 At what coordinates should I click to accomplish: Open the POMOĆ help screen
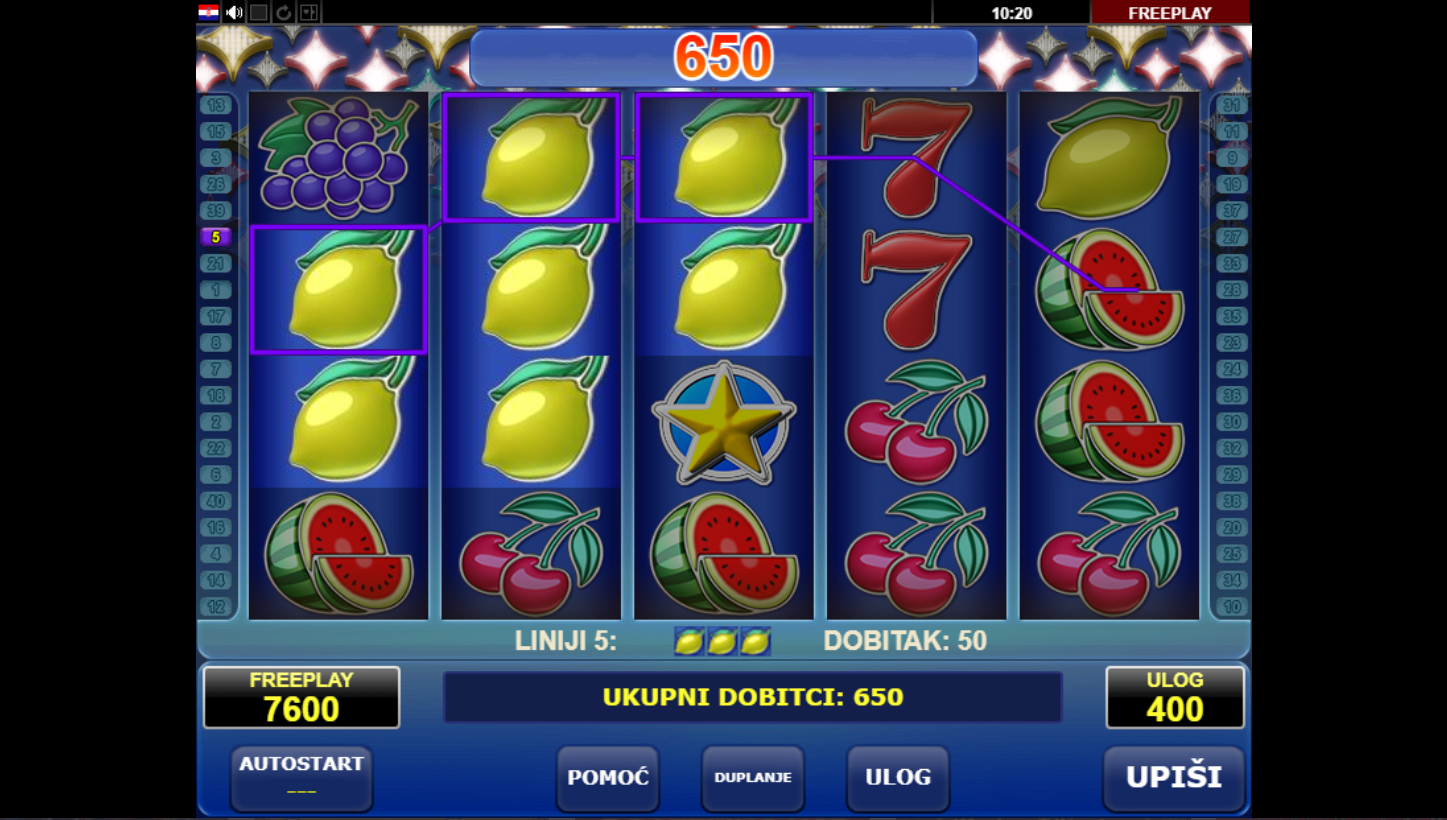[608, 778]
